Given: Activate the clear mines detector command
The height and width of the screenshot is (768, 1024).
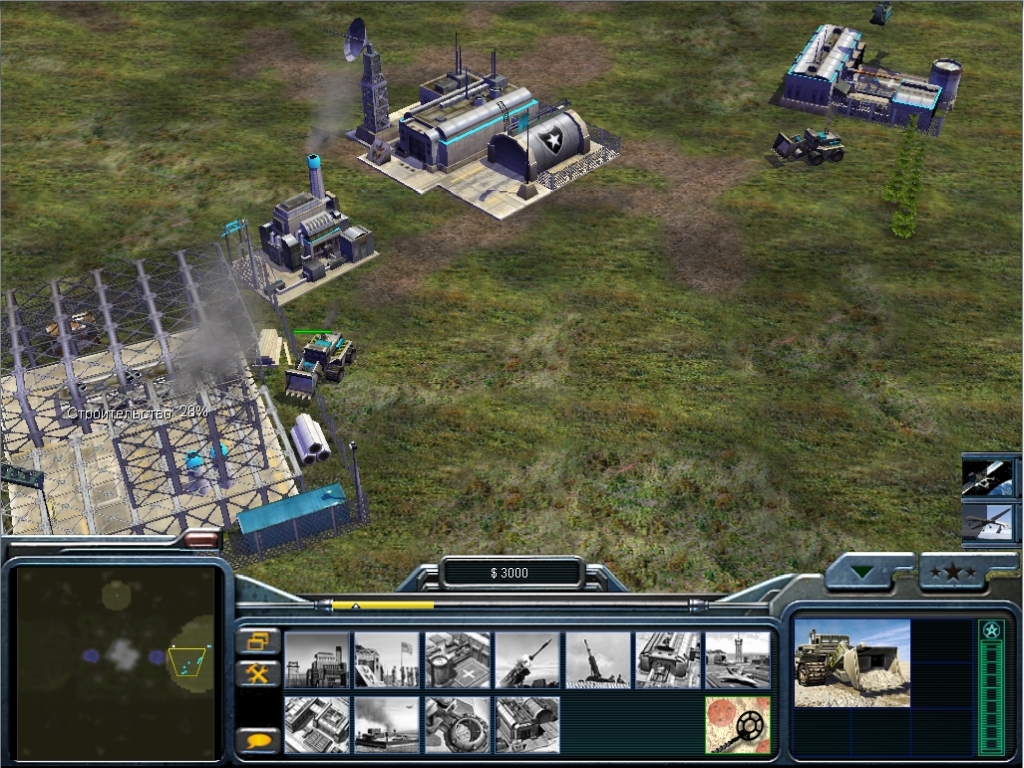Looking at the screenshot, I should [x=737, y=725].
